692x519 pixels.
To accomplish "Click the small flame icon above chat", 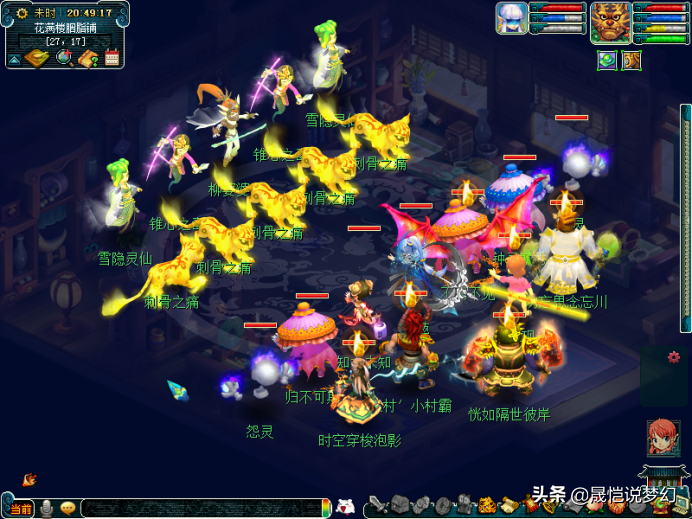I will coord(29,480).
